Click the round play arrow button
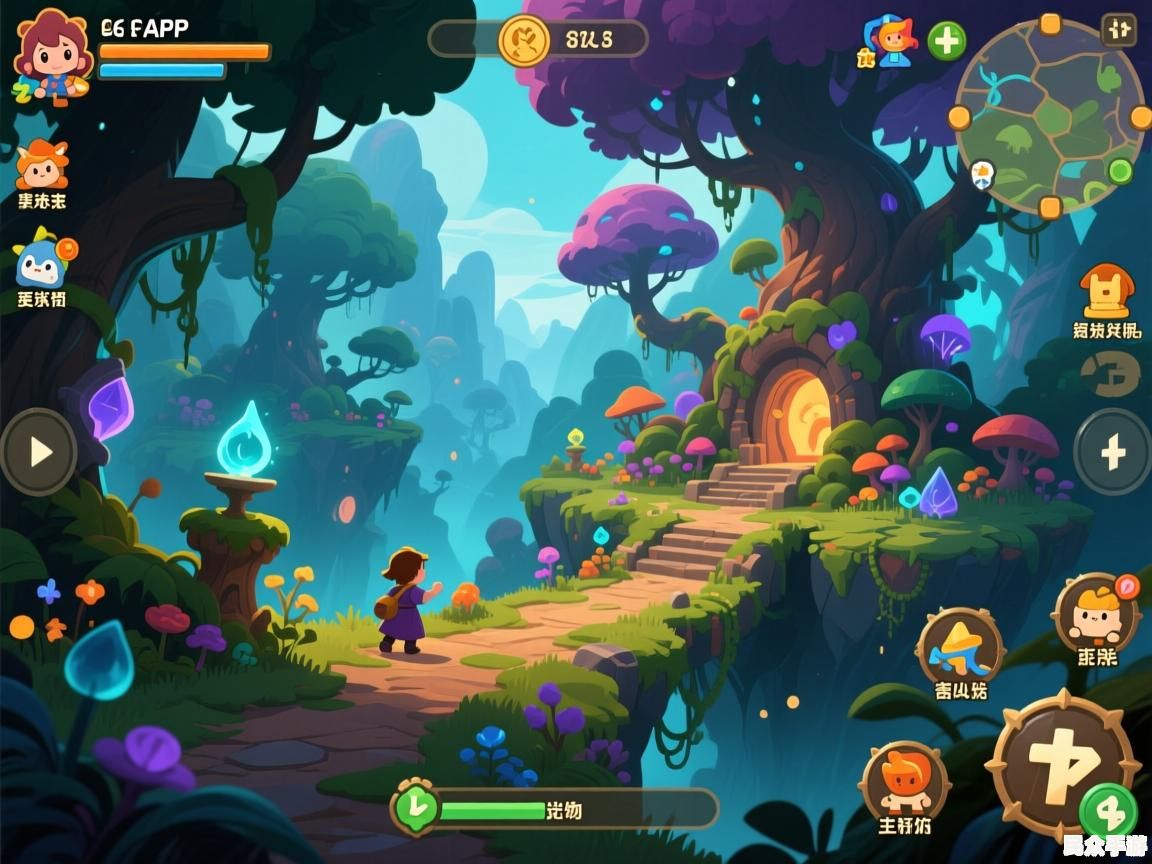This screenshot has height=864, width=1152. (39, 452)
